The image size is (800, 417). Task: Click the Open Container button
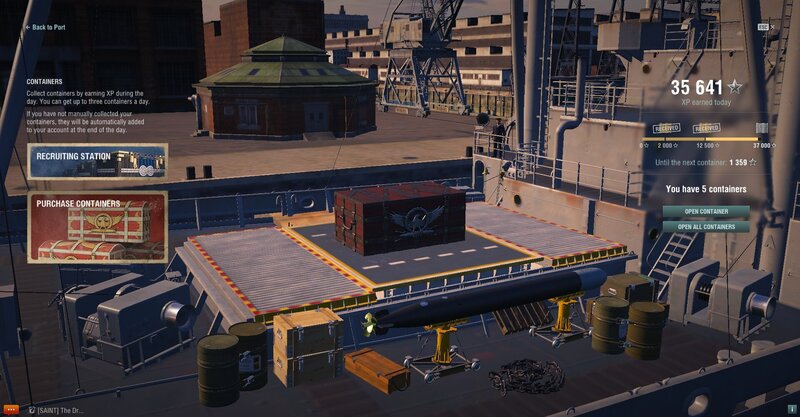click(x=705, y=211)
